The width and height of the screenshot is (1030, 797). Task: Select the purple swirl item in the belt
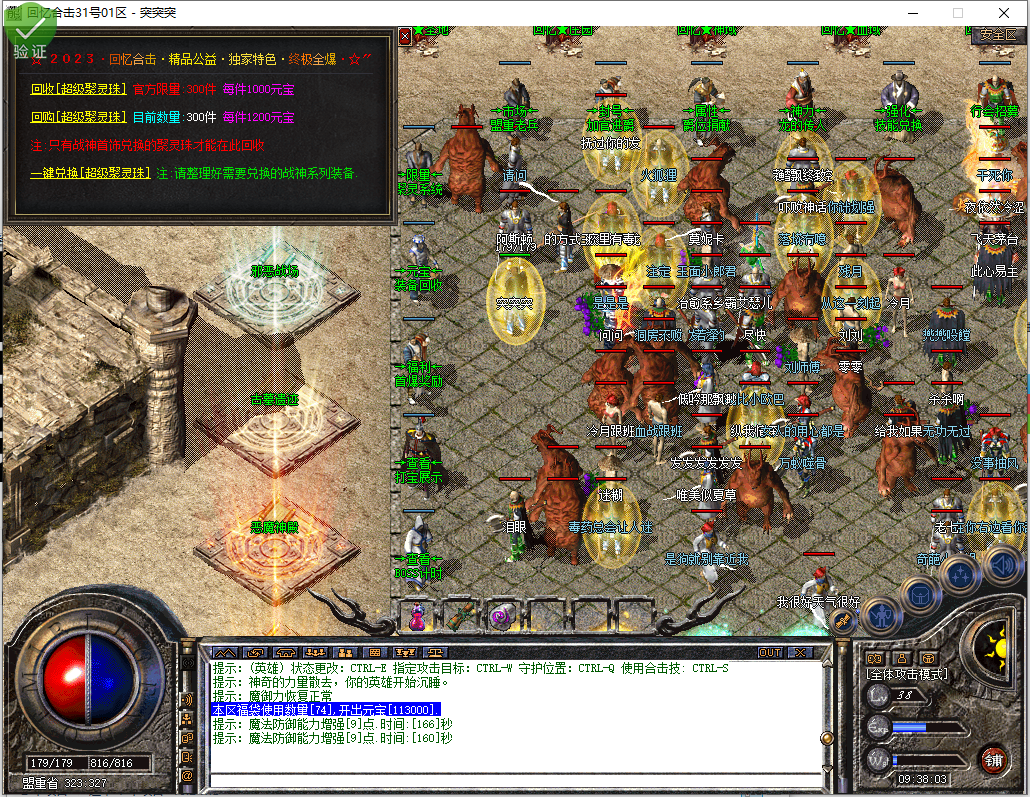point(501,616)
